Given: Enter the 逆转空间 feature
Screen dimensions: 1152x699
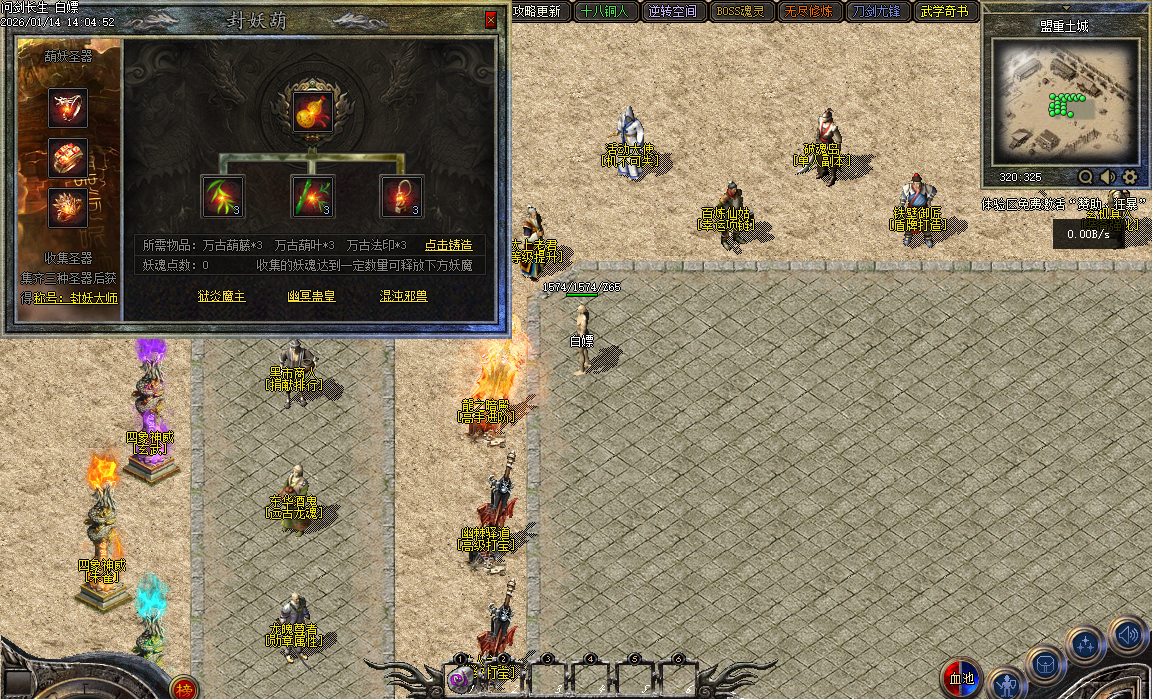Looking at the screenshot, I should coord(671,12).
